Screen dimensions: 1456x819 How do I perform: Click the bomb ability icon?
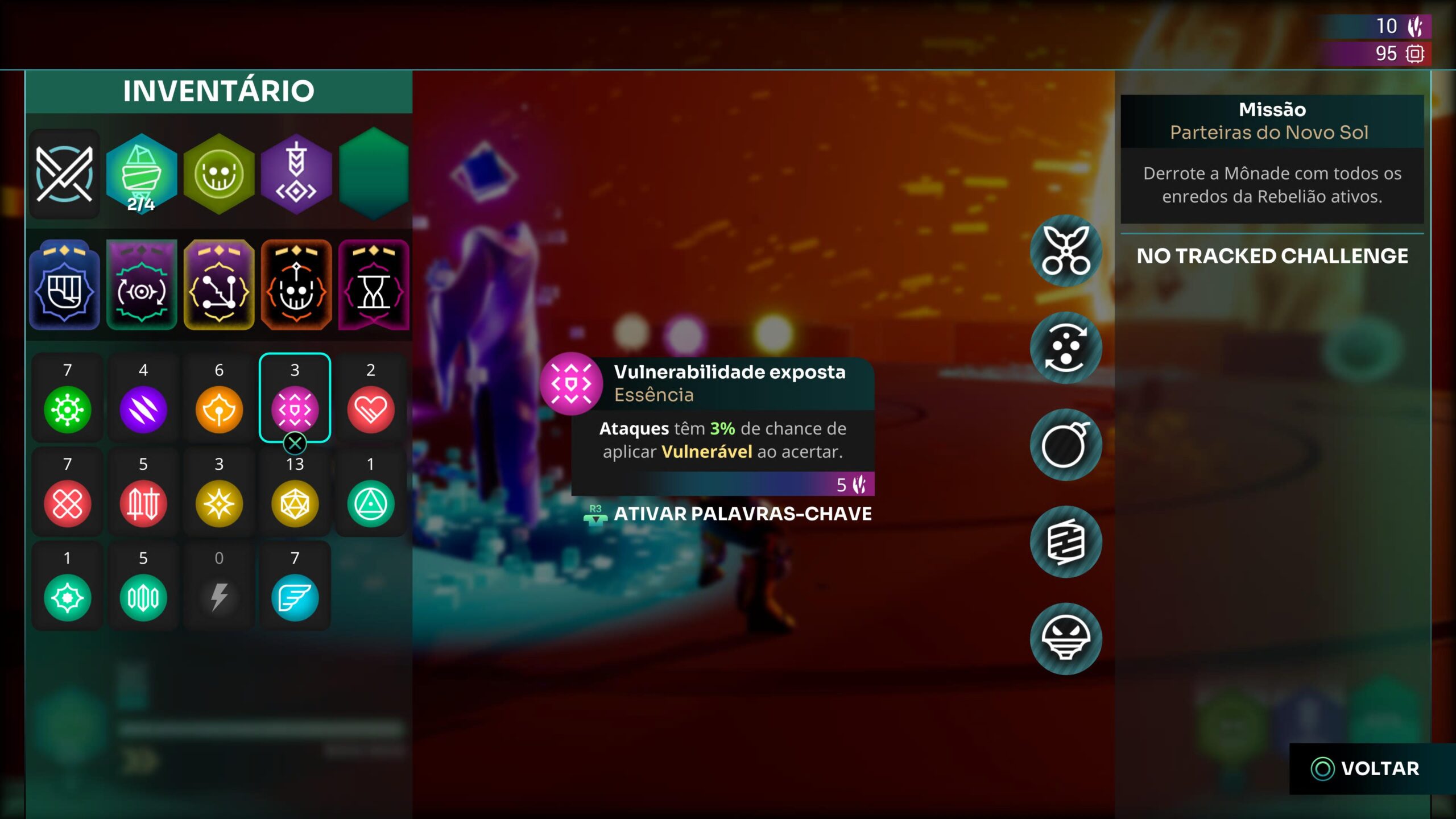tap(1066, 445)
